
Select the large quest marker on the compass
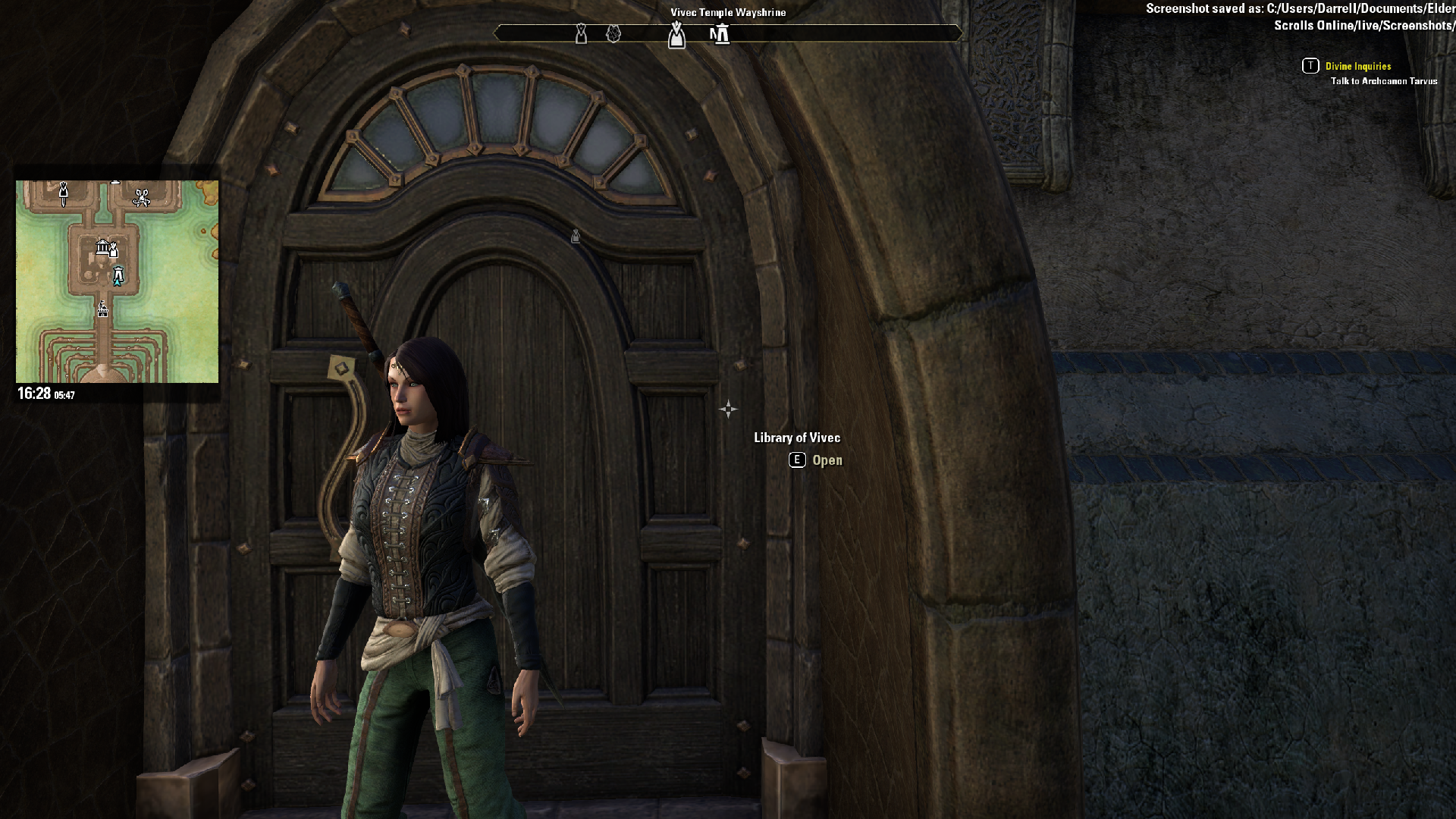pyautogui.click(x=676, y=35)
